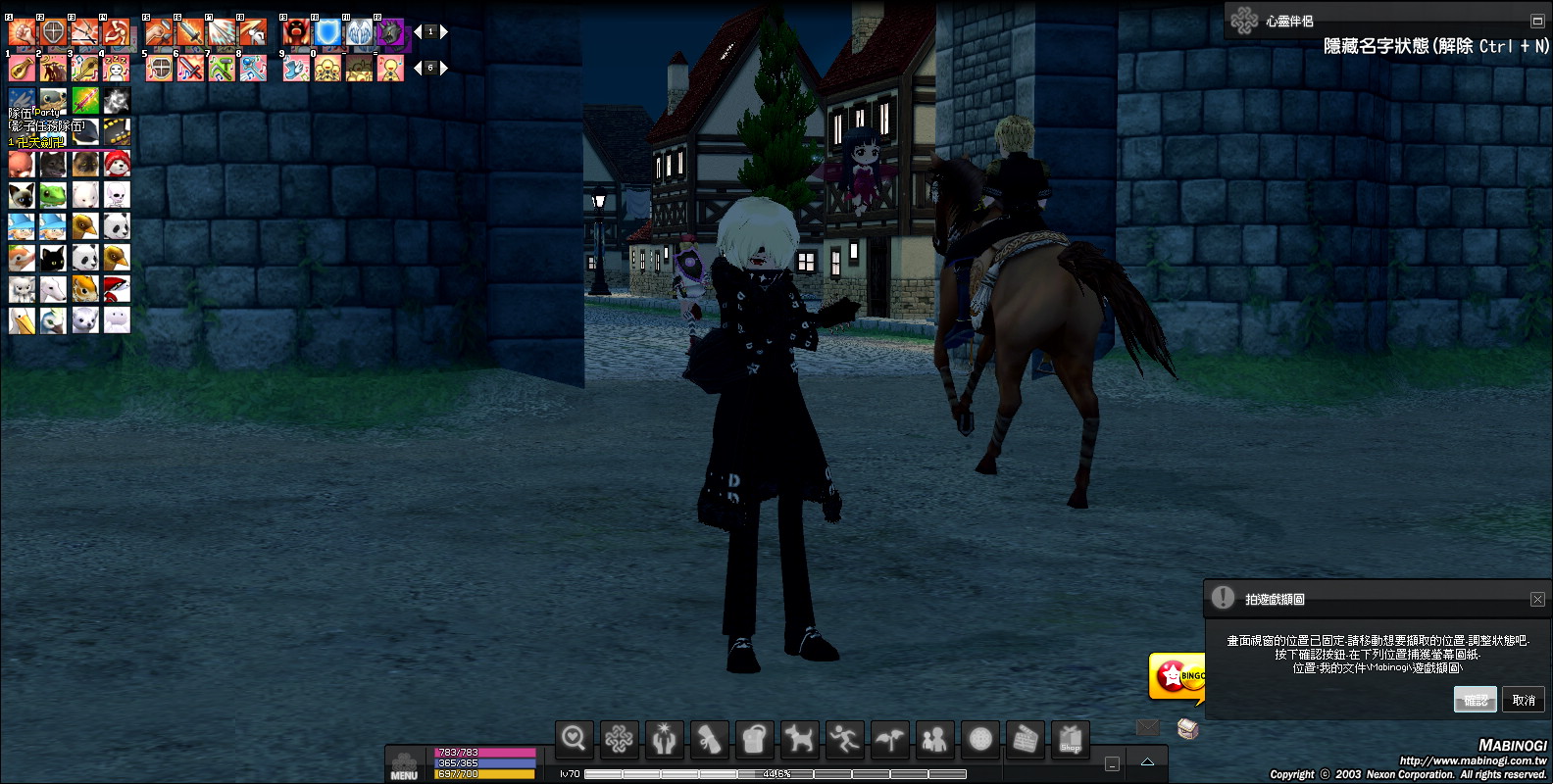Open the two-people friends icon
This screenshot has height=784, width=1553.
934,739
